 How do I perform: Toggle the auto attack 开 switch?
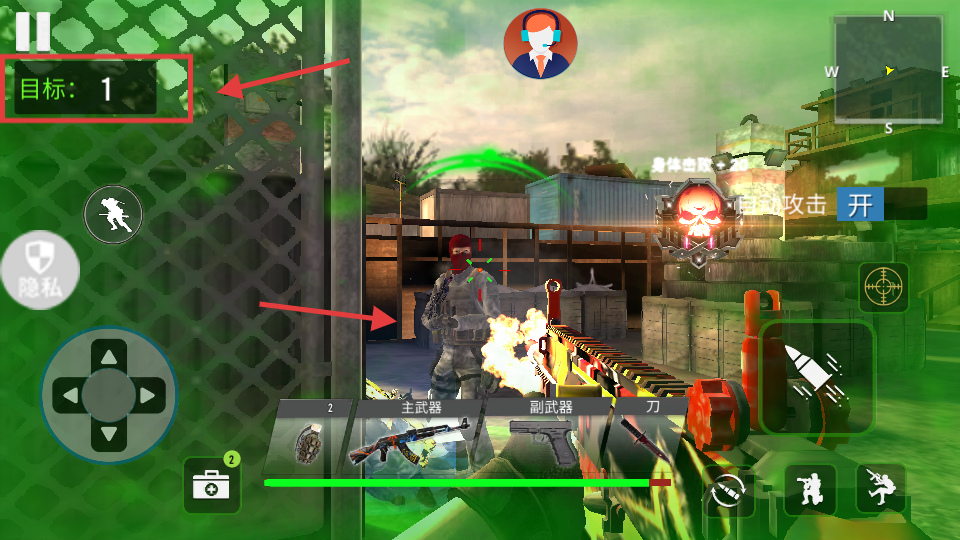point(881,205)
